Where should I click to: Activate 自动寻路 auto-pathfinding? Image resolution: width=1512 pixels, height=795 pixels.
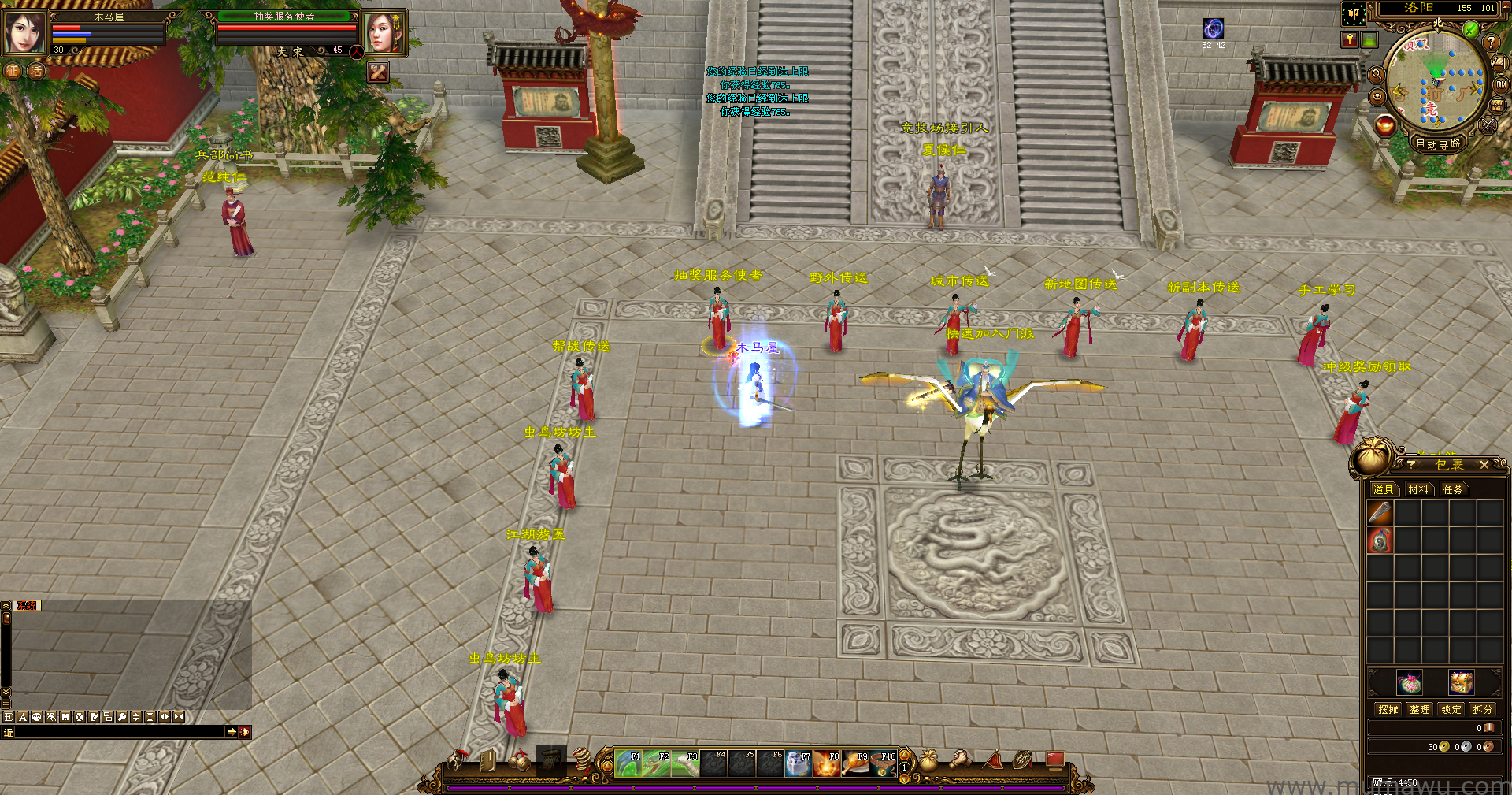click(x=1438, y=143)
